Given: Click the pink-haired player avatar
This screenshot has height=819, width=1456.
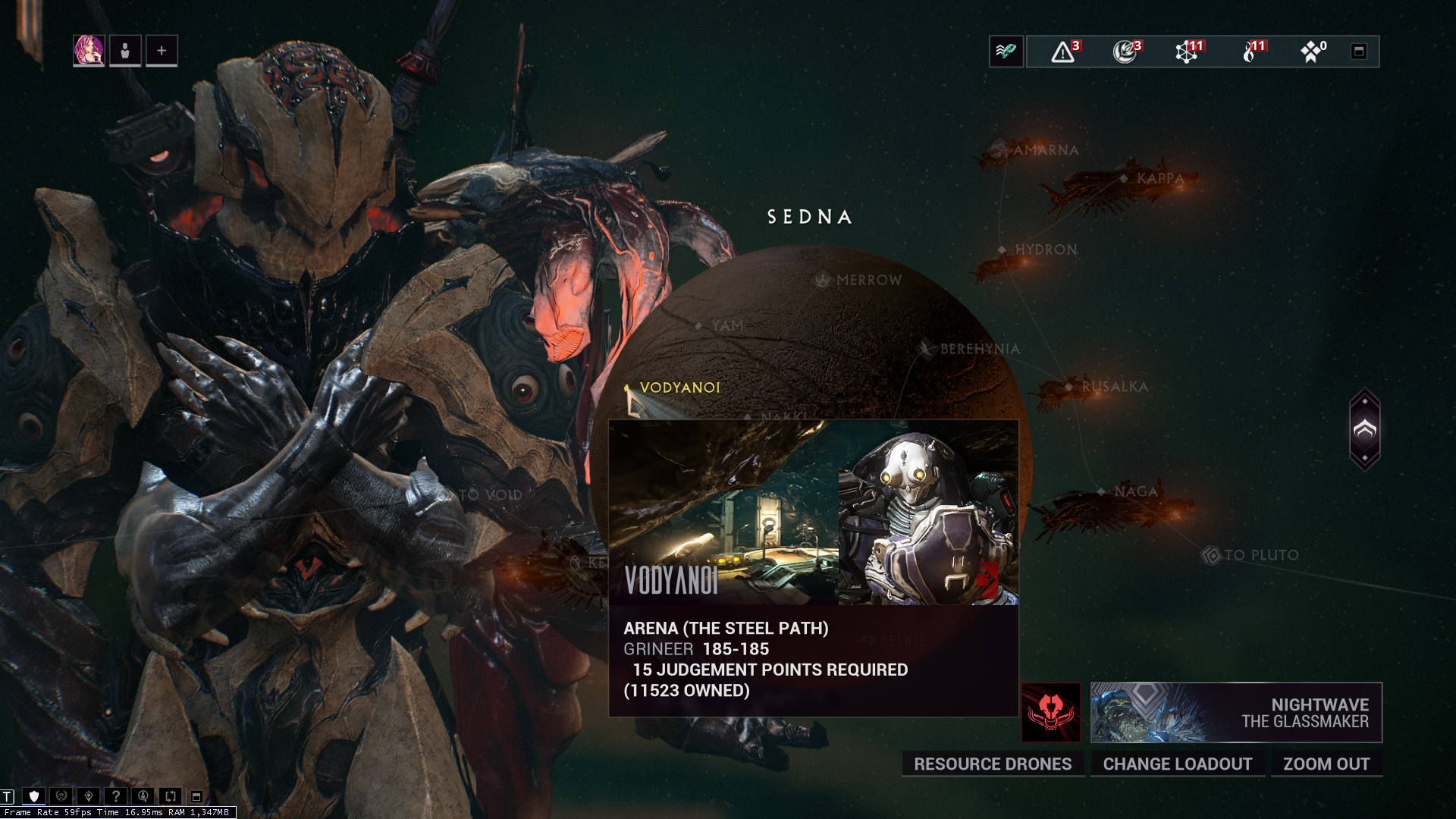Looking at the screenshot, I should coord(89,51).
